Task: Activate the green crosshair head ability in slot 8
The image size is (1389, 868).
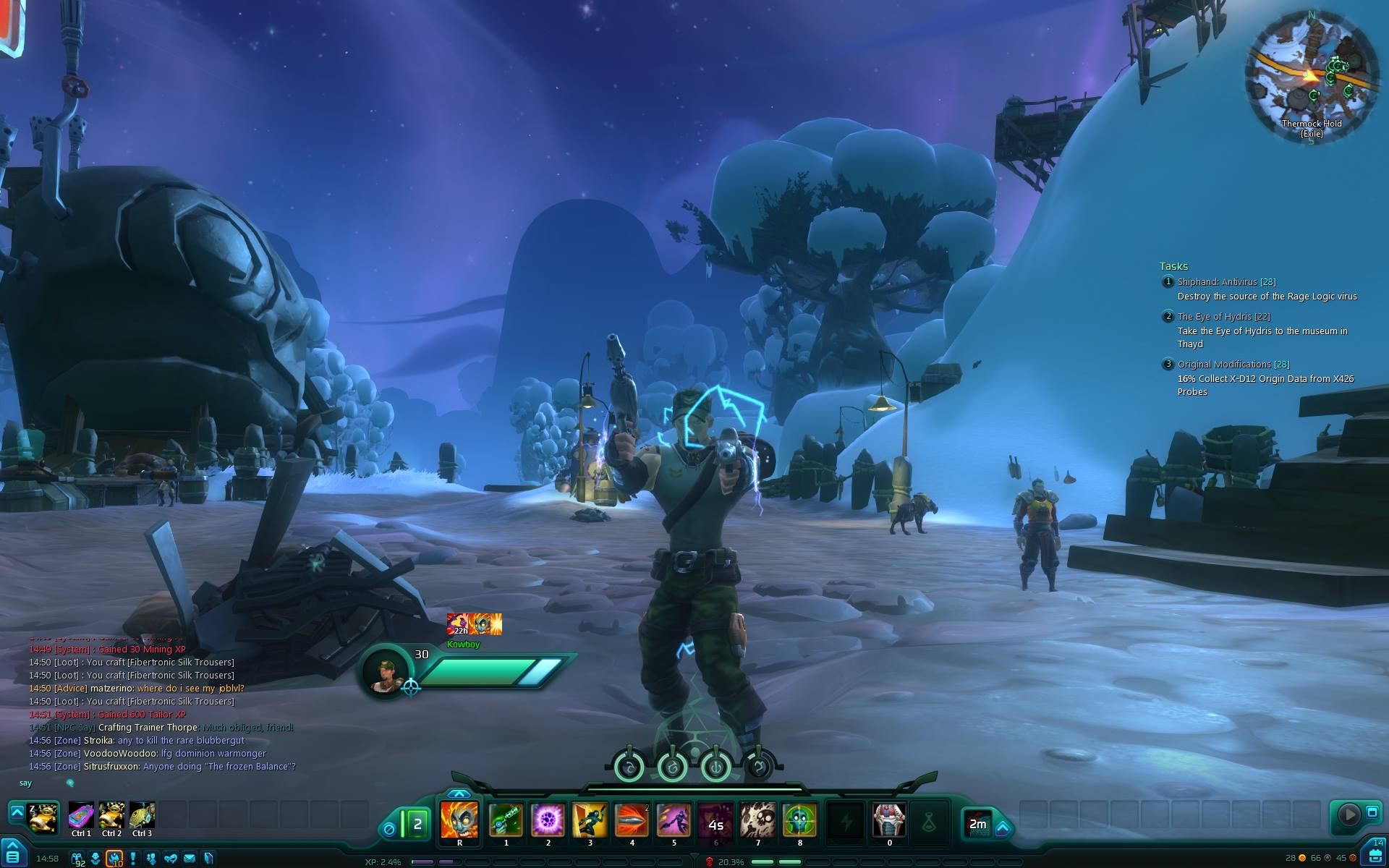Action: coord(799,820)
